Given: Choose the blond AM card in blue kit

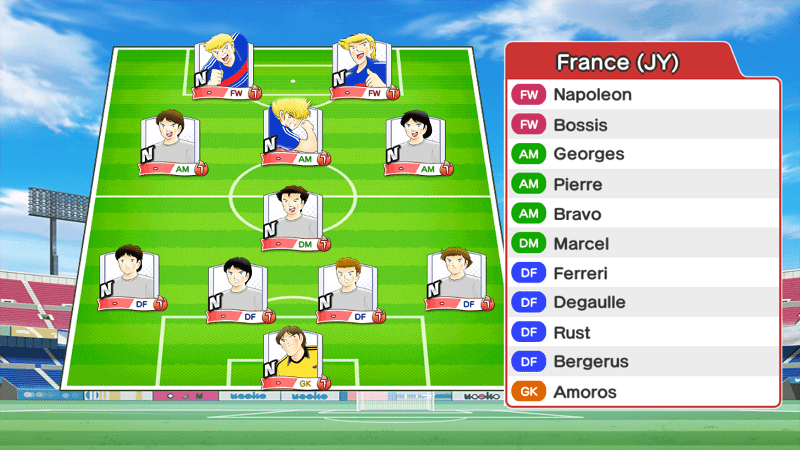Looking at the screenshot, I should pos(293,132).
